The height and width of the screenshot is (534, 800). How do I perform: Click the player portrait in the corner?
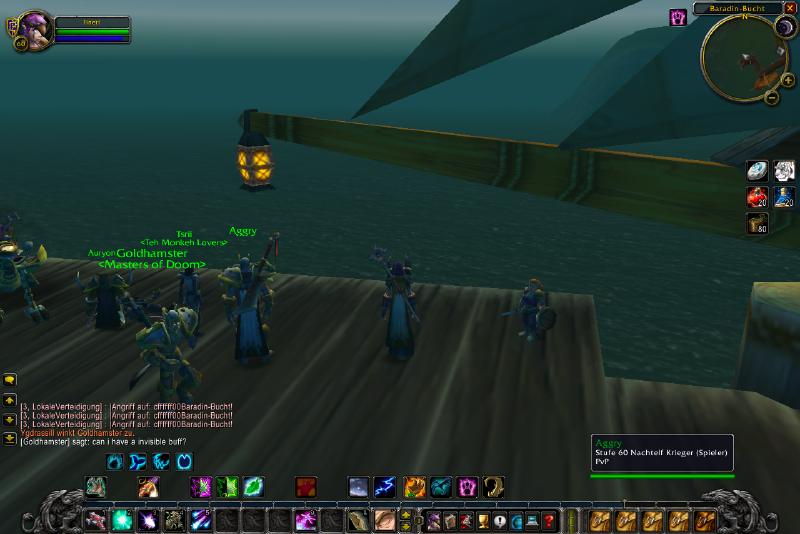pyautogui.click(x=30, y=30)
